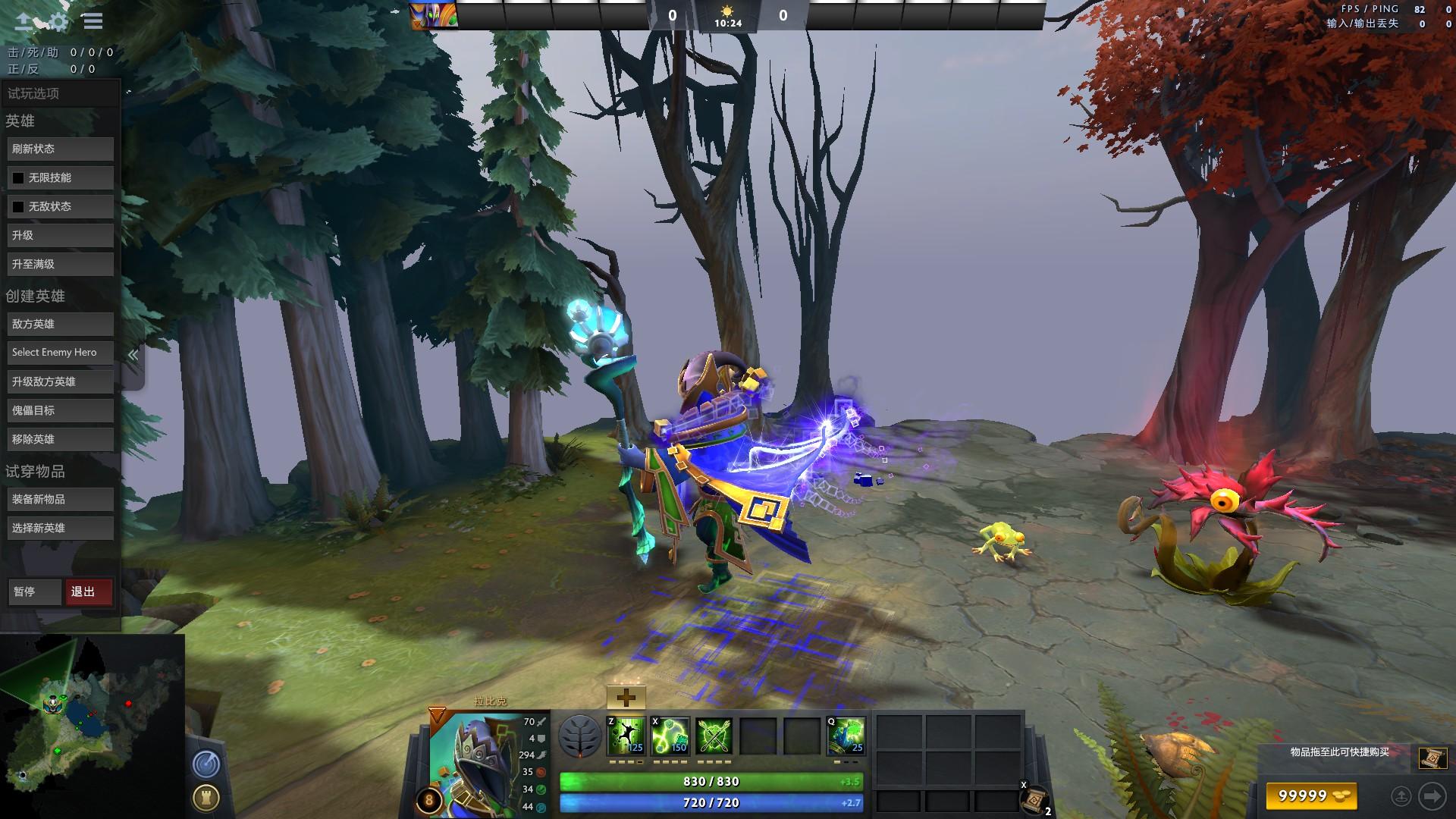1456x819 pixels.
Task: Open the settings gear icon
Action: point(58,21)
